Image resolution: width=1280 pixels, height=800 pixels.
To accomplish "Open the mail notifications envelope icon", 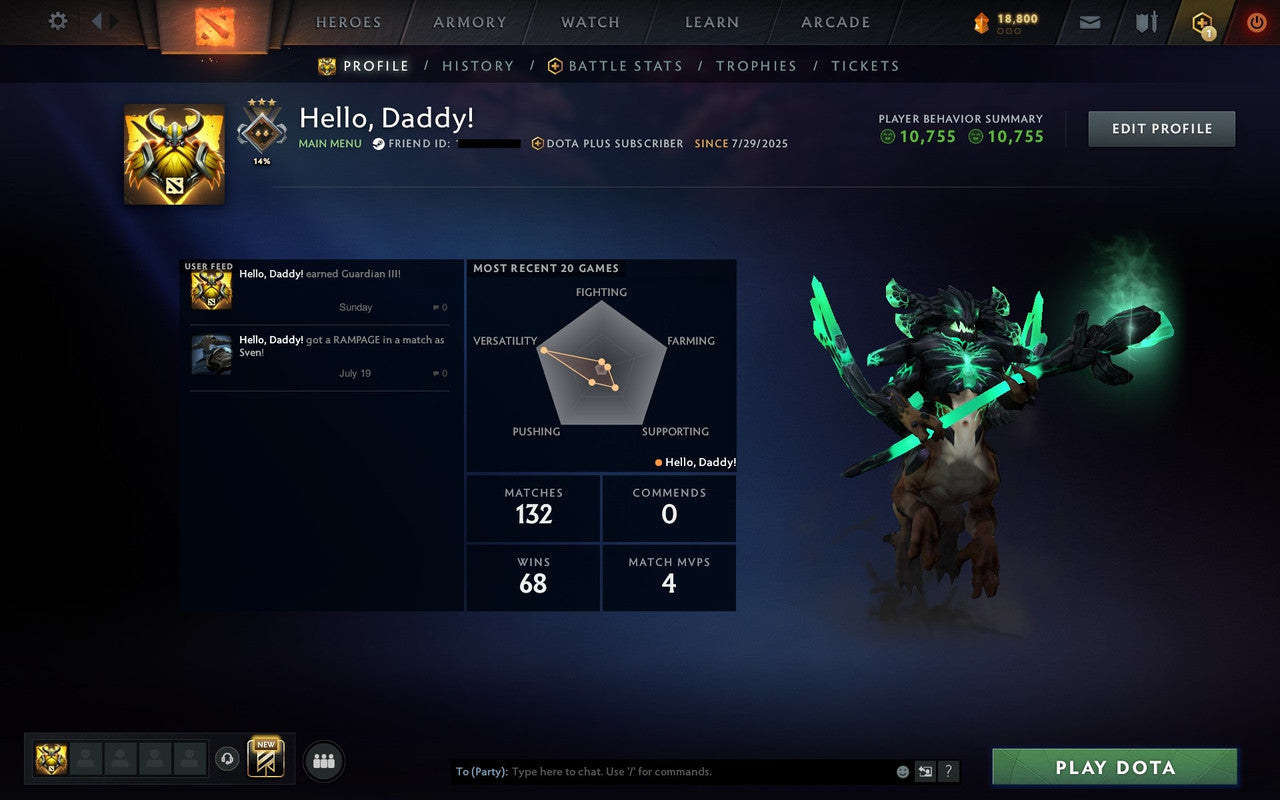I will [x=1089, y=21].
